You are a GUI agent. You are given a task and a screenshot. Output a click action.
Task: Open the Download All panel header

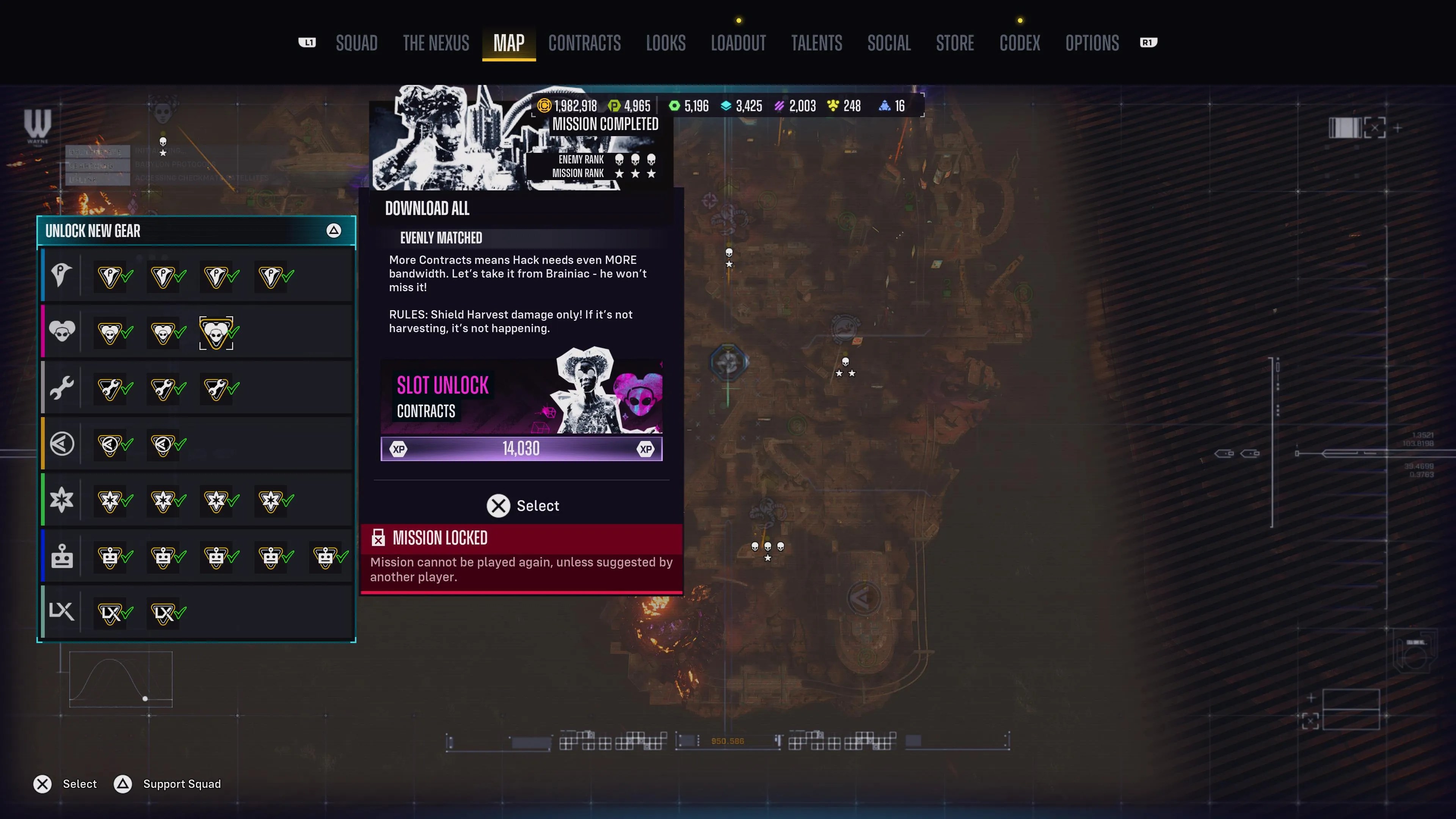427,209
